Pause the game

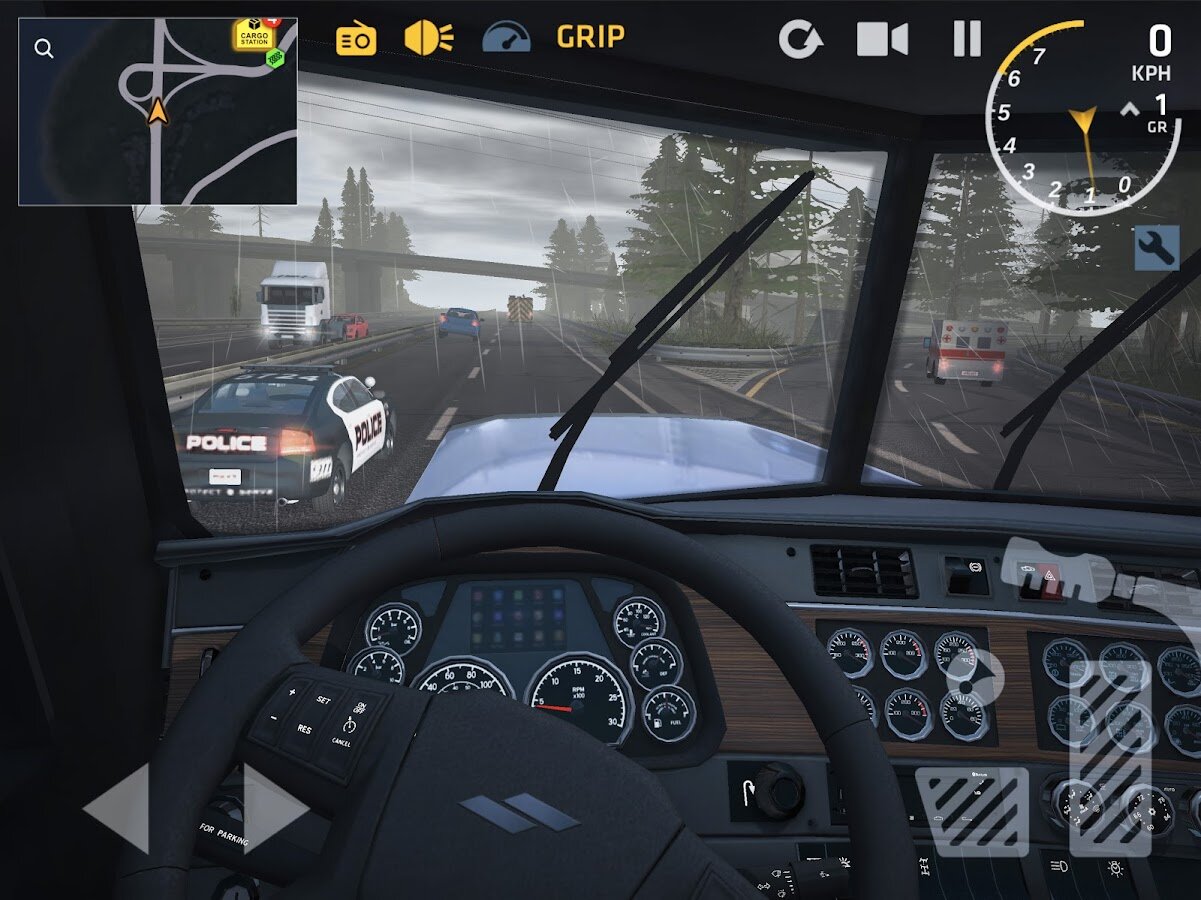point(967,39)
